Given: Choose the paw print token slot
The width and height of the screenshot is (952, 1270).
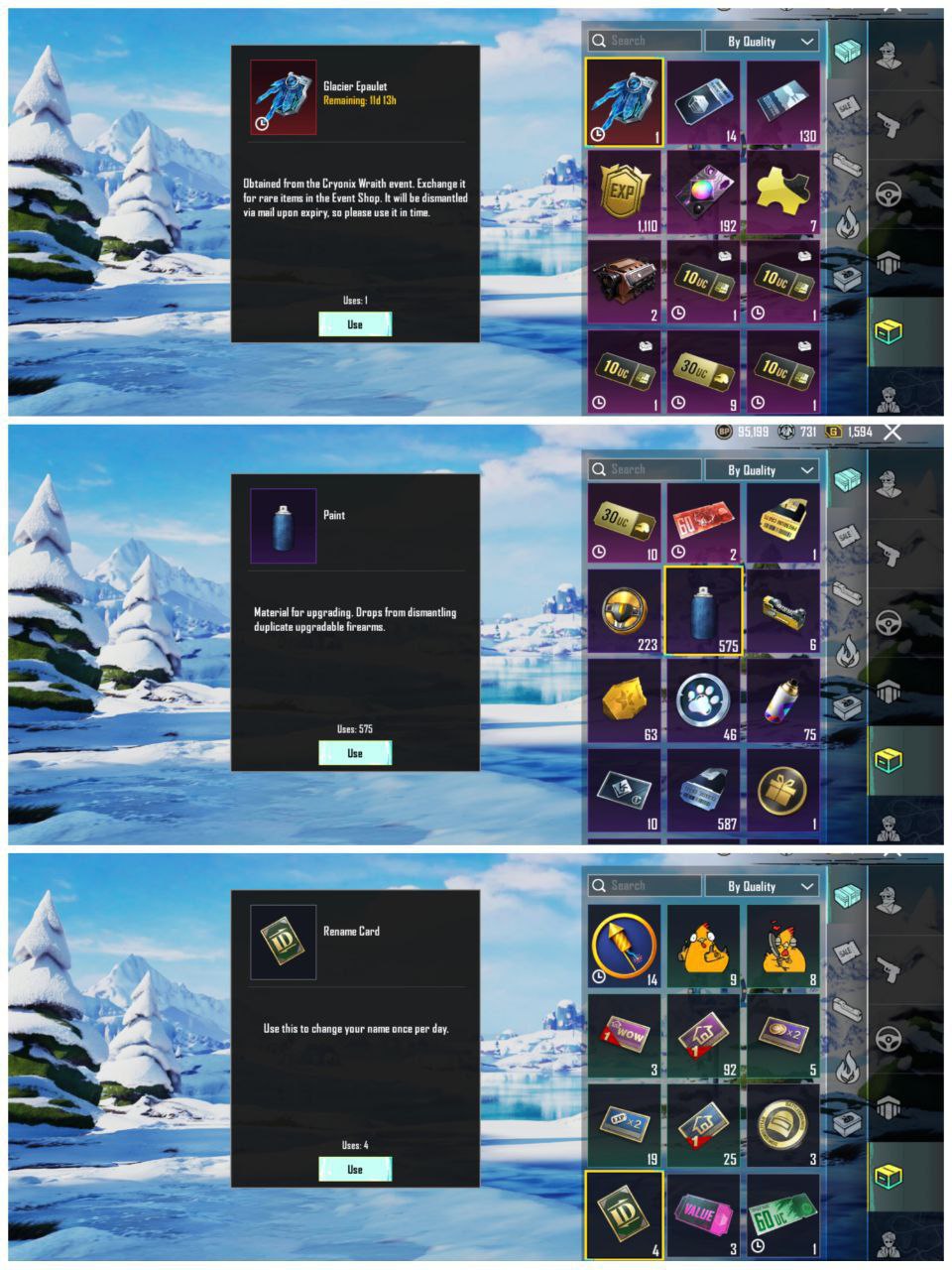Looking at the screenshot, I should 703,700.
